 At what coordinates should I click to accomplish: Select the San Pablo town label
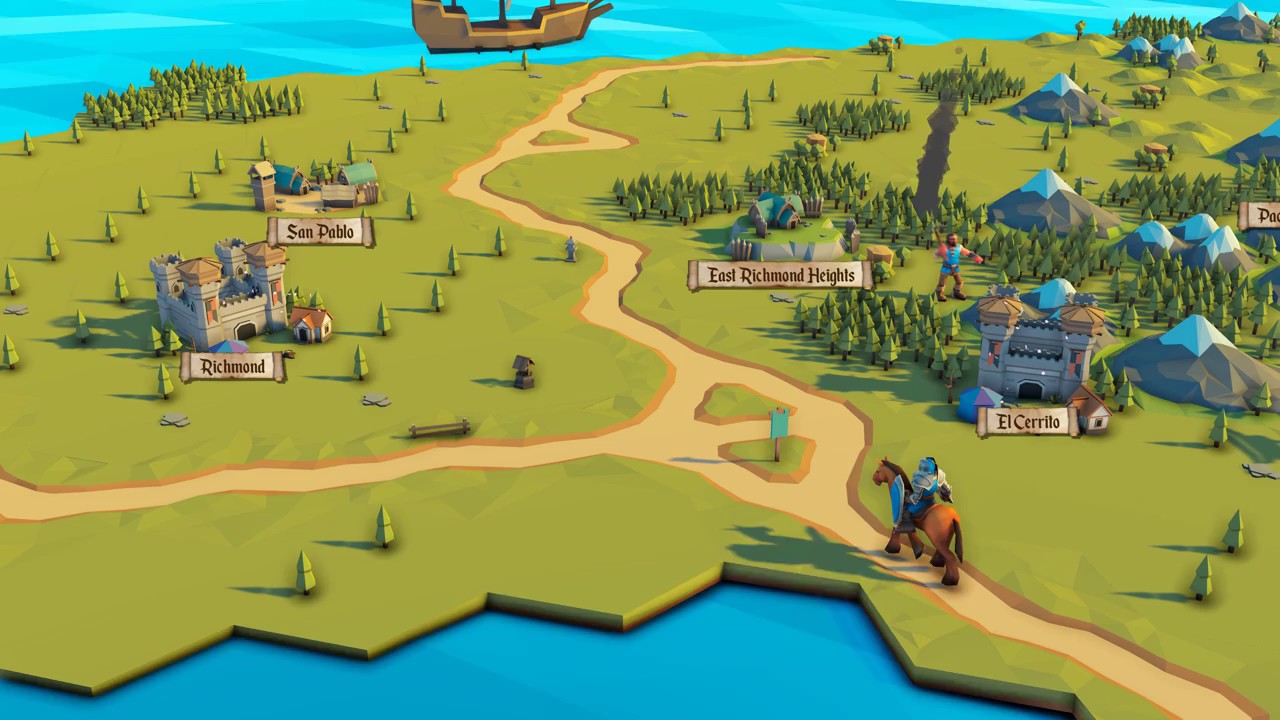[x=320, y=232]
